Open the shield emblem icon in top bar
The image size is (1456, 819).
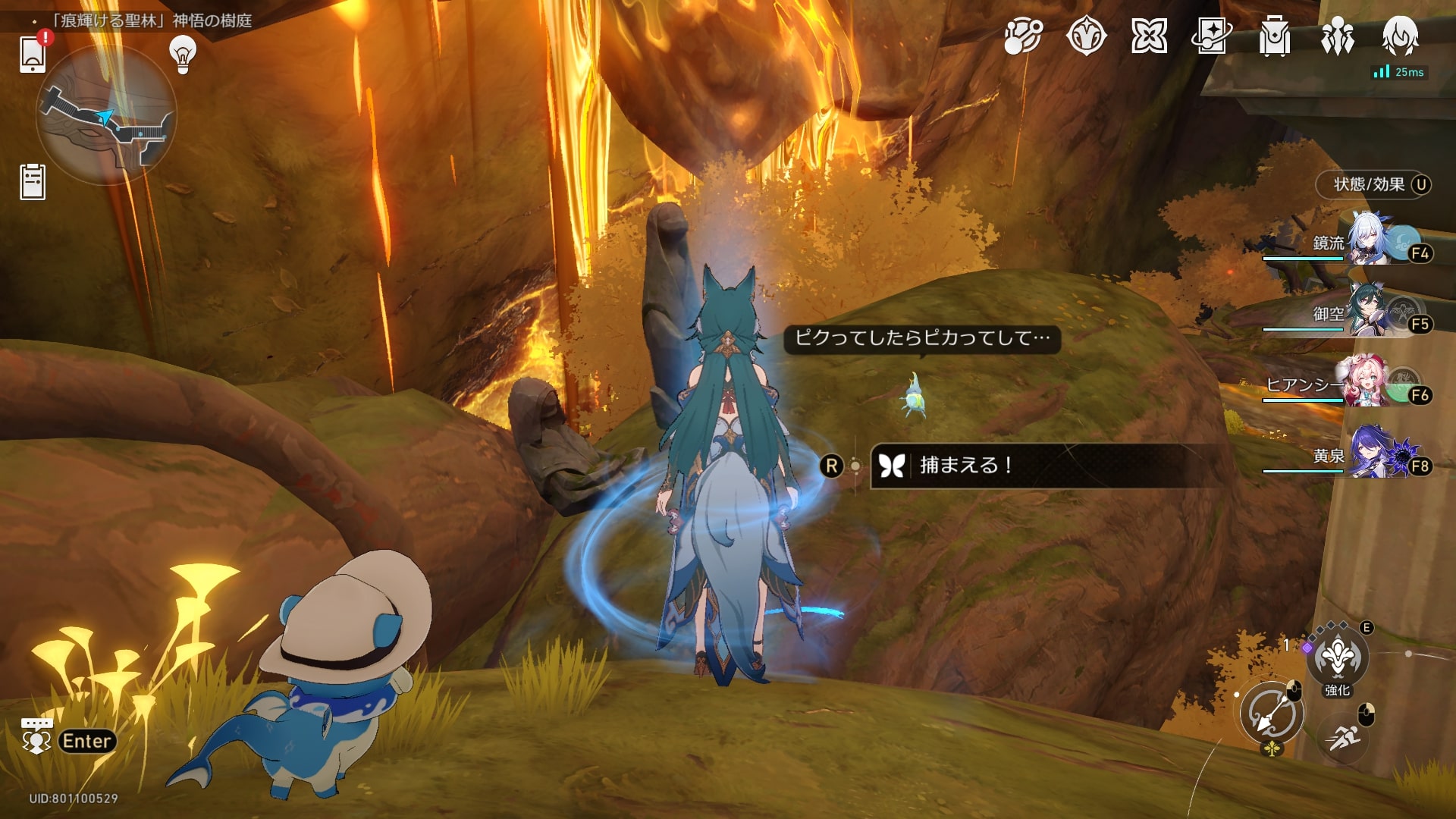coord(1086,36)
